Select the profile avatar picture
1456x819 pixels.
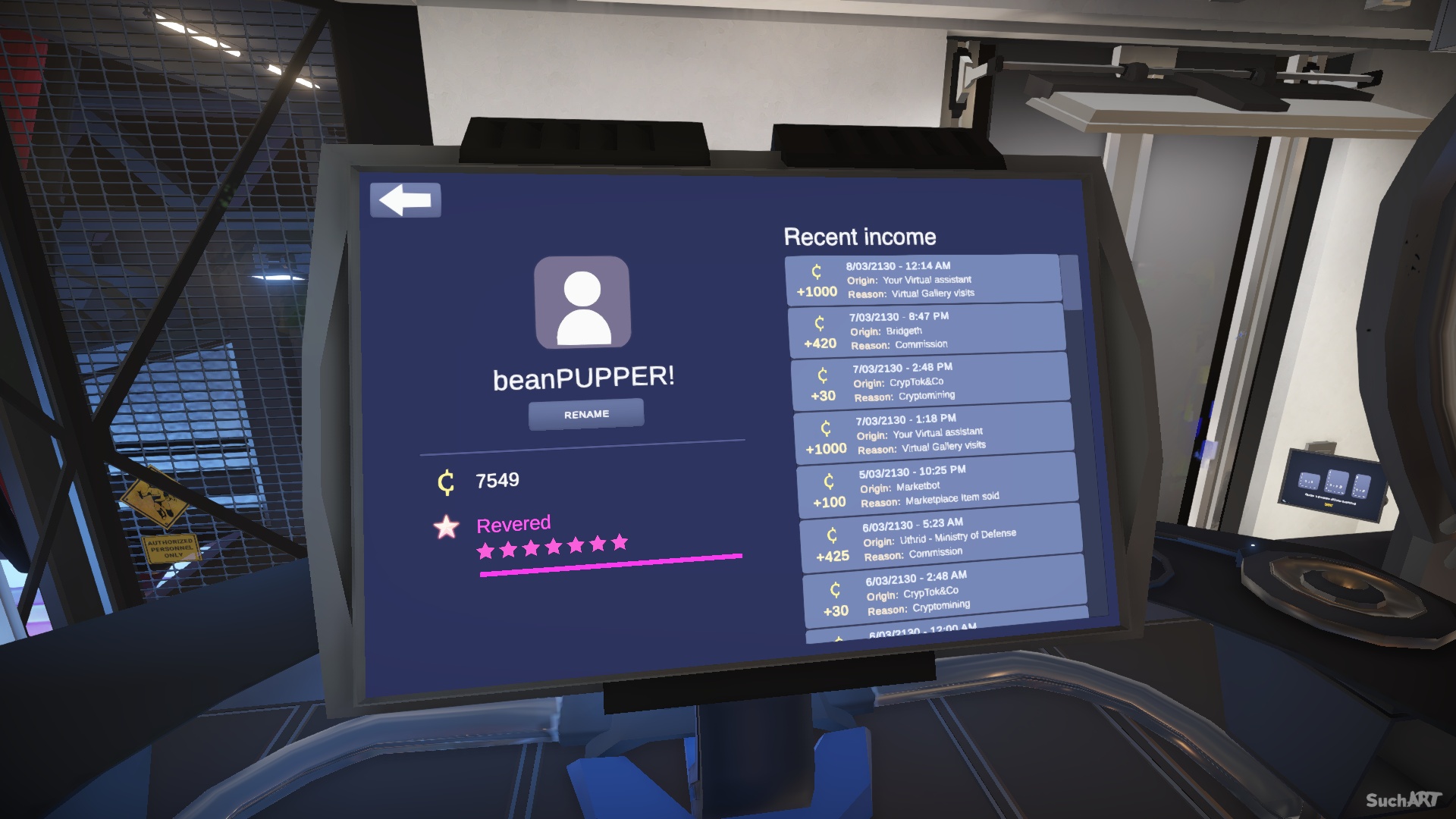click(582, 303)
